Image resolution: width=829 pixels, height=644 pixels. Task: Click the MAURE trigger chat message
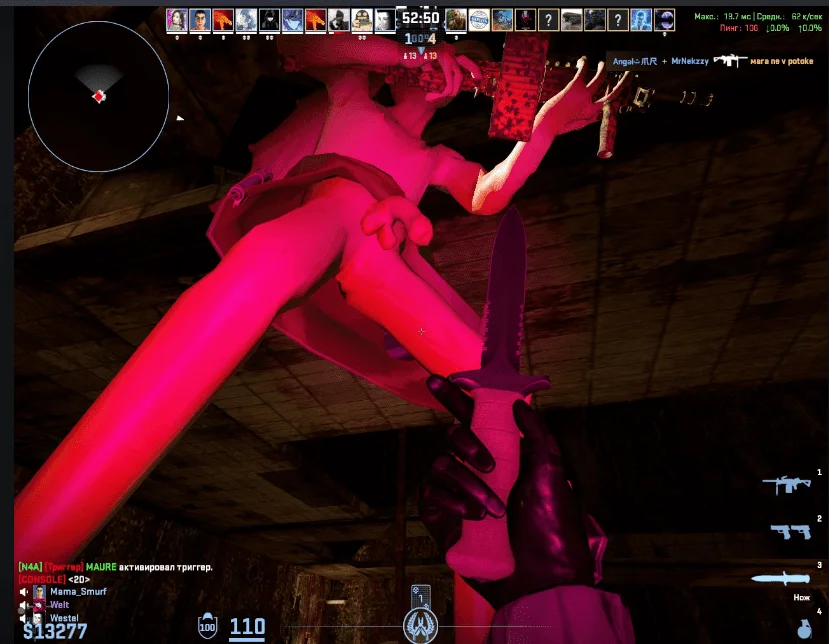[115, 567]
